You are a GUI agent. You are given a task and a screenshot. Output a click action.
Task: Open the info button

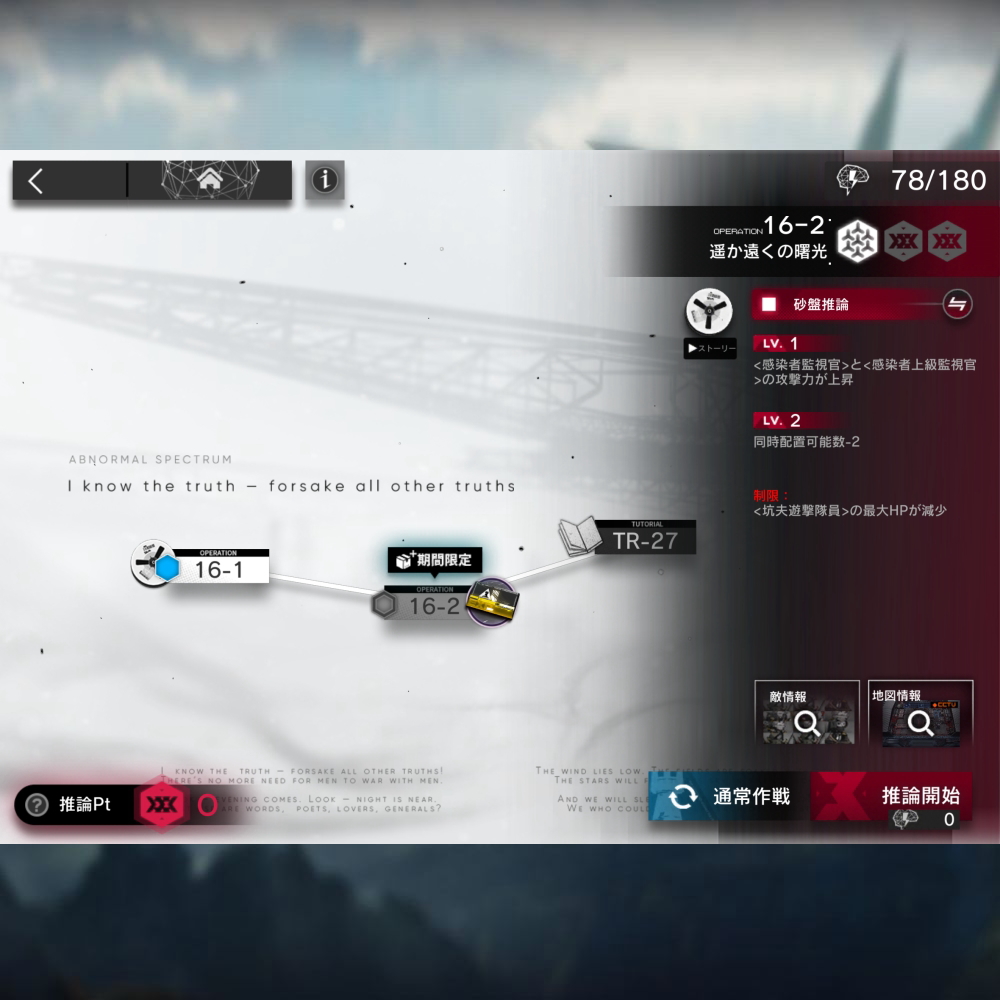coord(324,181)
